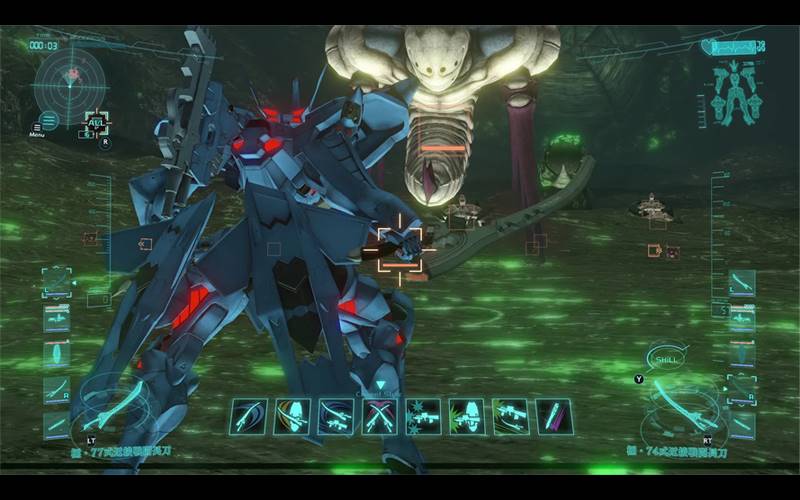
Task: Activate the rifle with starburst skill
Action: 422,416
